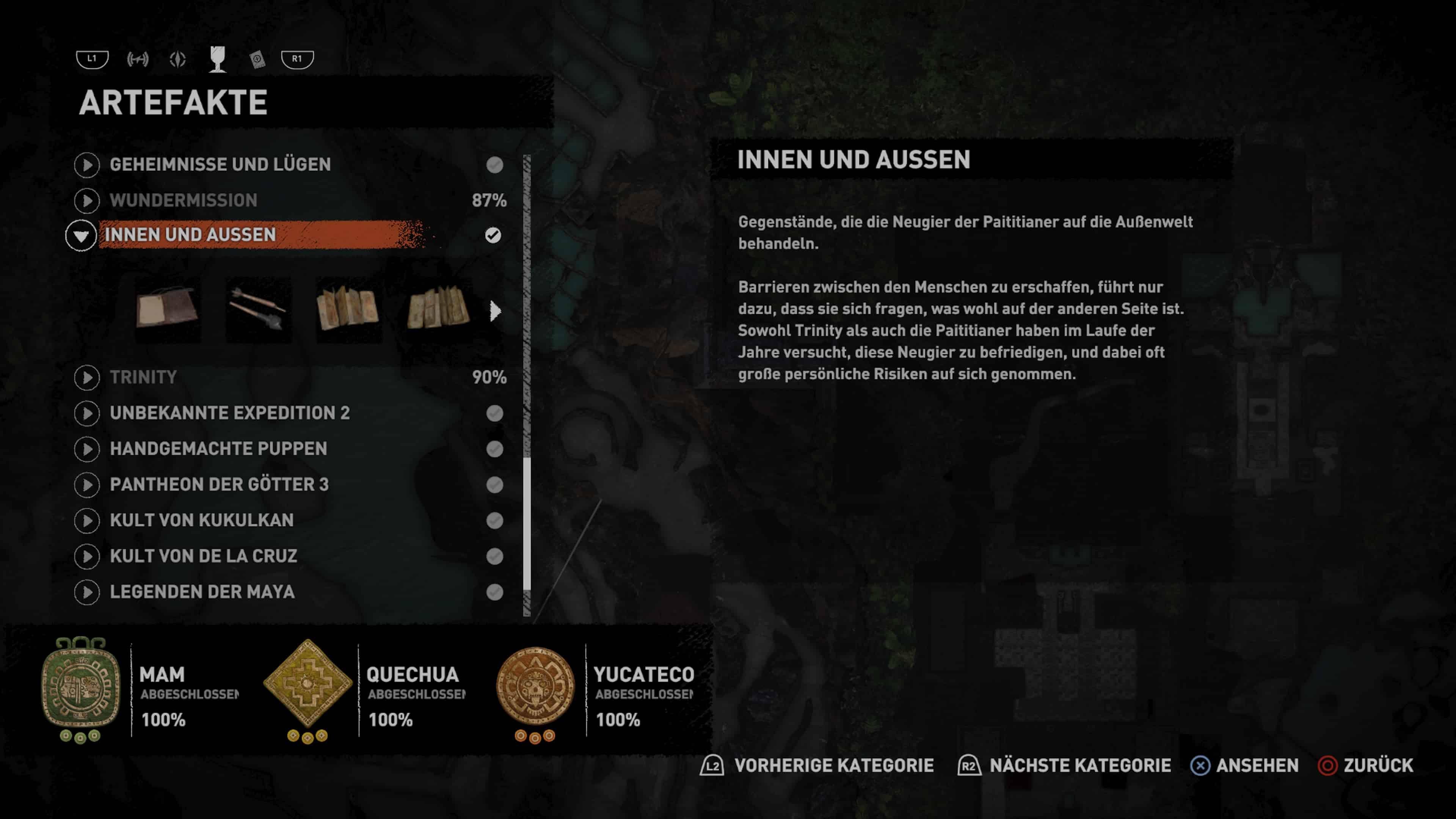This screenshot has height=819, width=1456.
Task: Open the first tab with curved brackets icon
Action: click(137, 59)
